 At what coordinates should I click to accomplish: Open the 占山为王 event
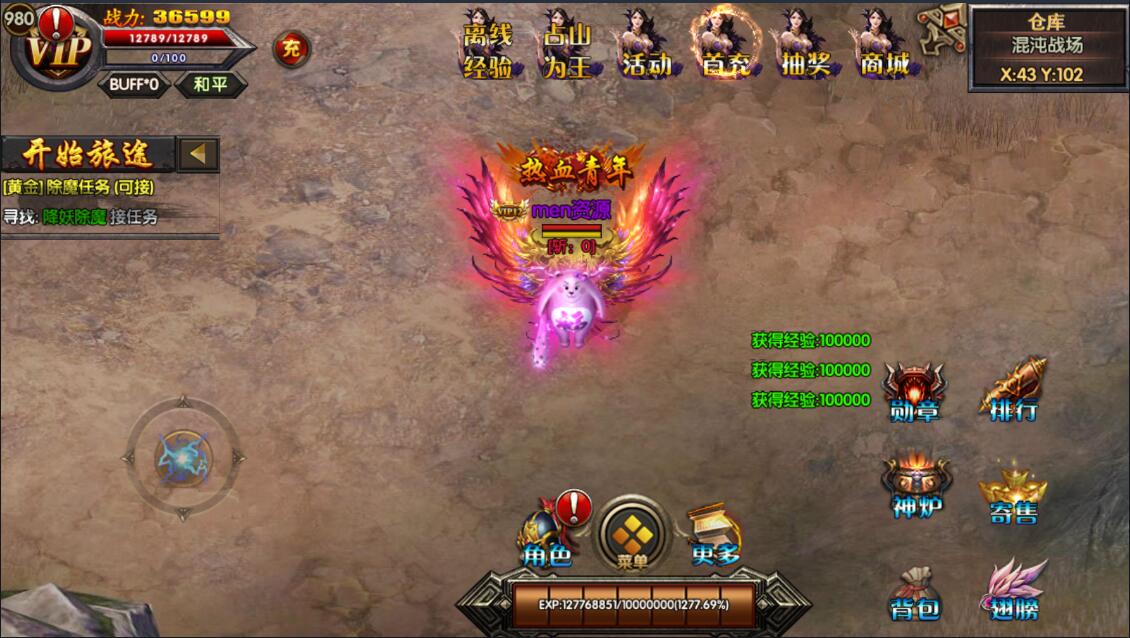[x=567, y=48]
